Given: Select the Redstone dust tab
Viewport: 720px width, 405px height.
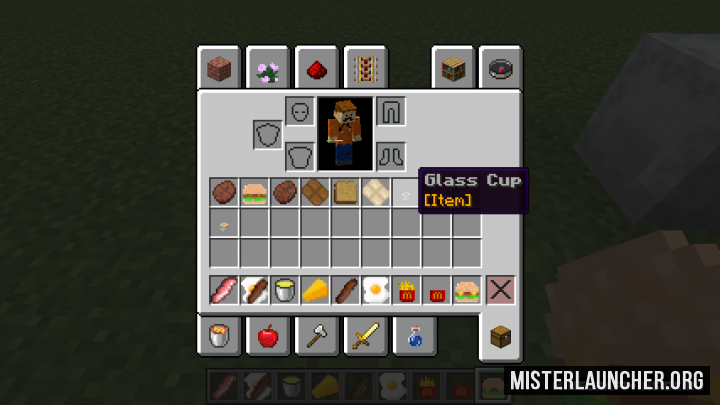Looking at the screenshot, I should tap(315, 69).
